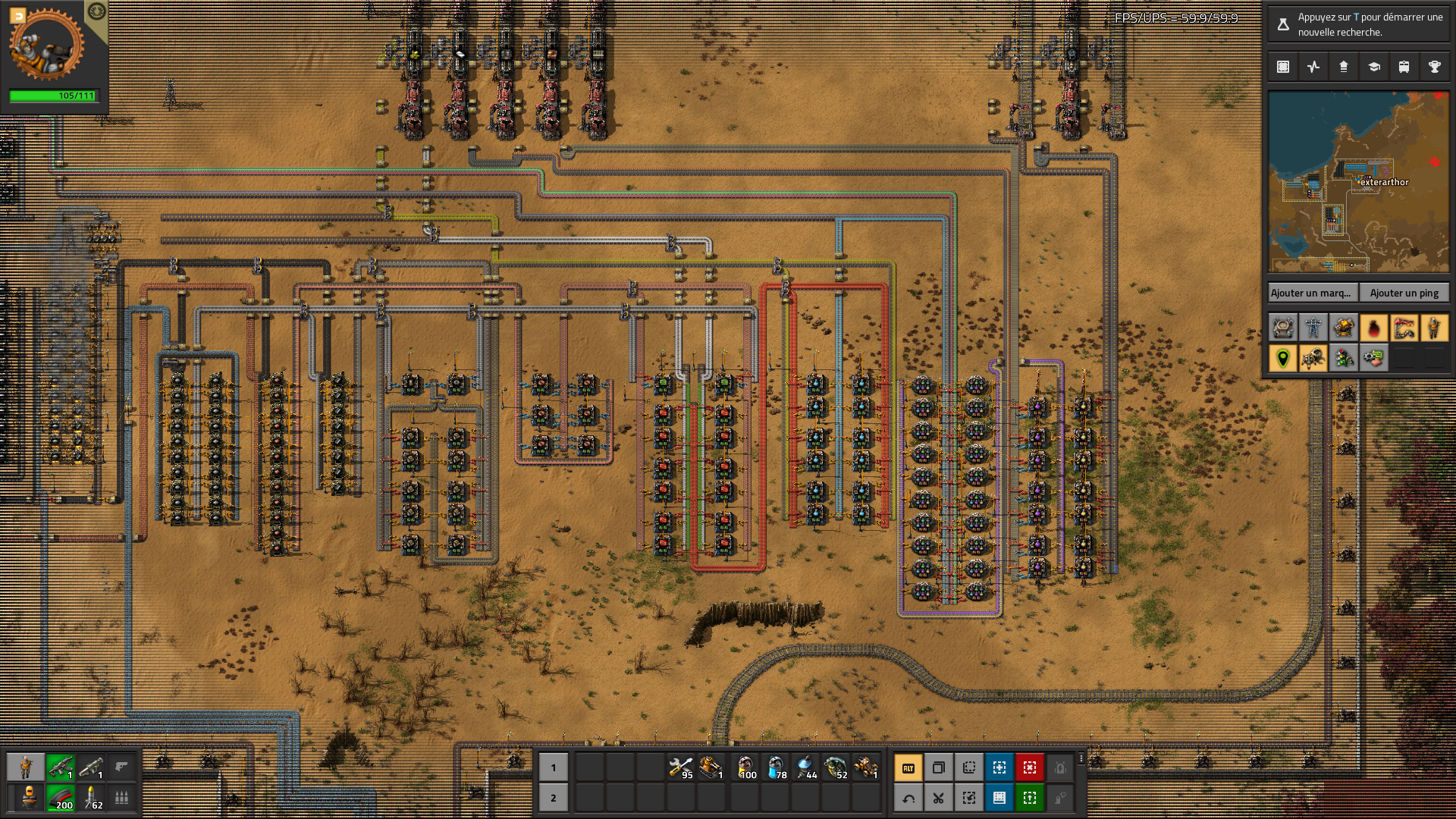The height and width of the screenshot is (819, 1456).
Task: Open the trains overview icon
Action: click(1404, 67)
